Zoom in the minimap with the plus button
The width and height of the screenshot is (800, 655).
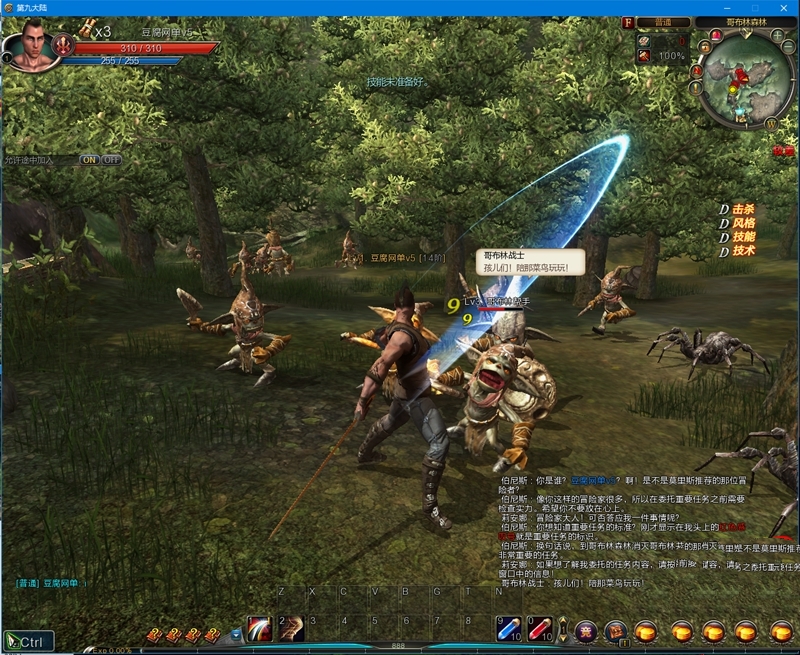pos(777,35)
